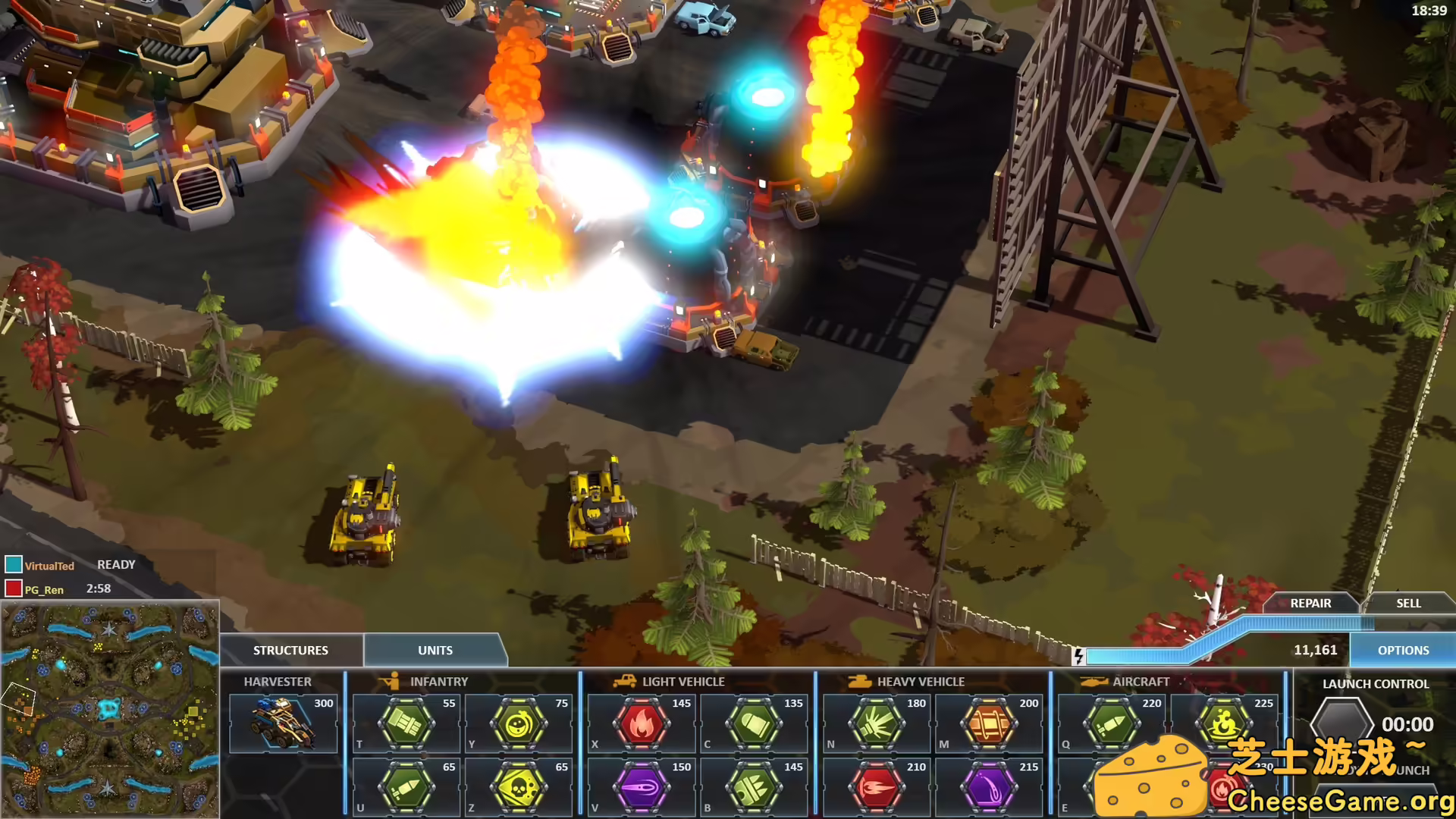
Task: Build a Harvester for 300
Action: pos(284,723)
